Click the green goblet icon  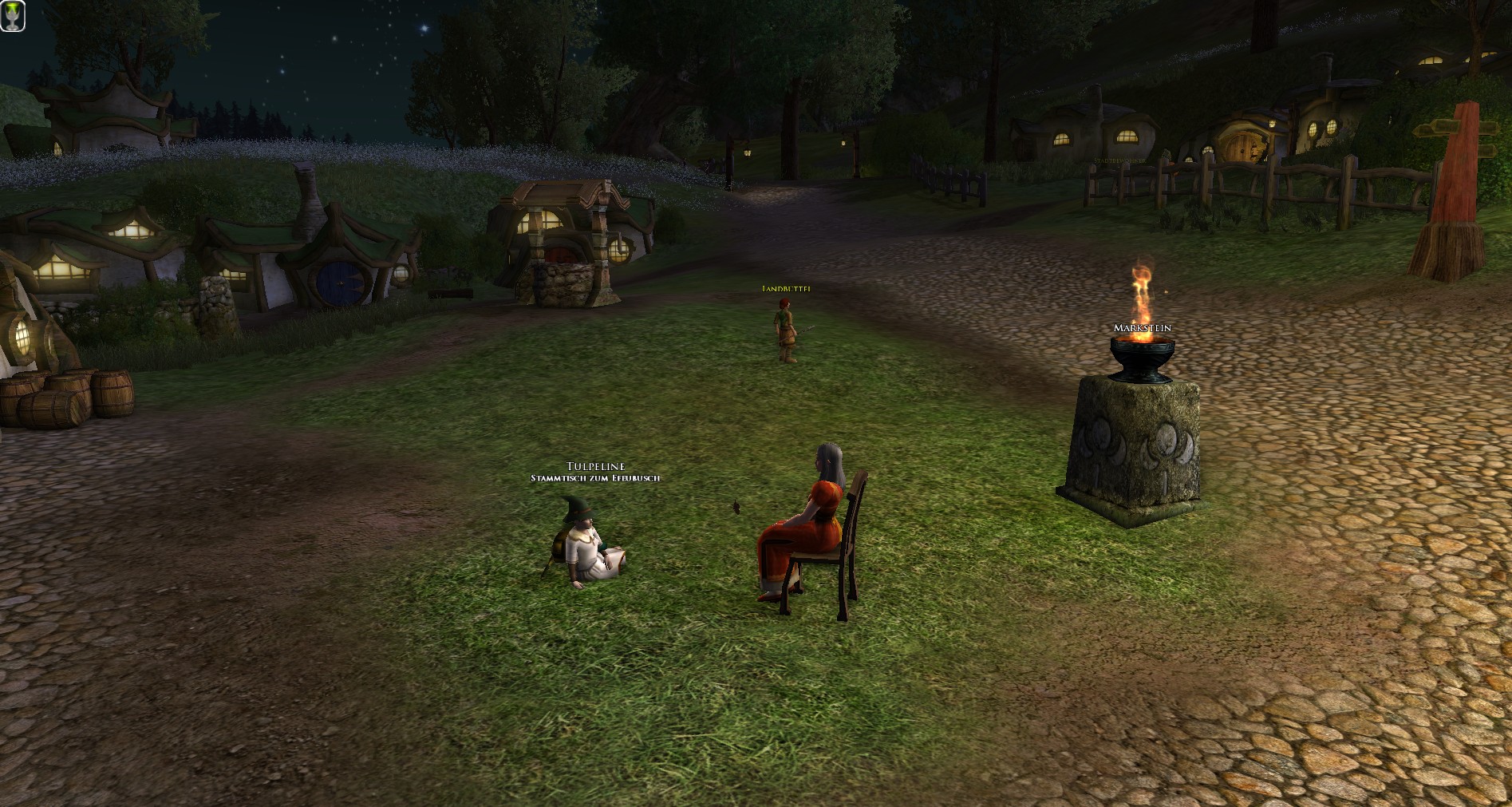12,15
